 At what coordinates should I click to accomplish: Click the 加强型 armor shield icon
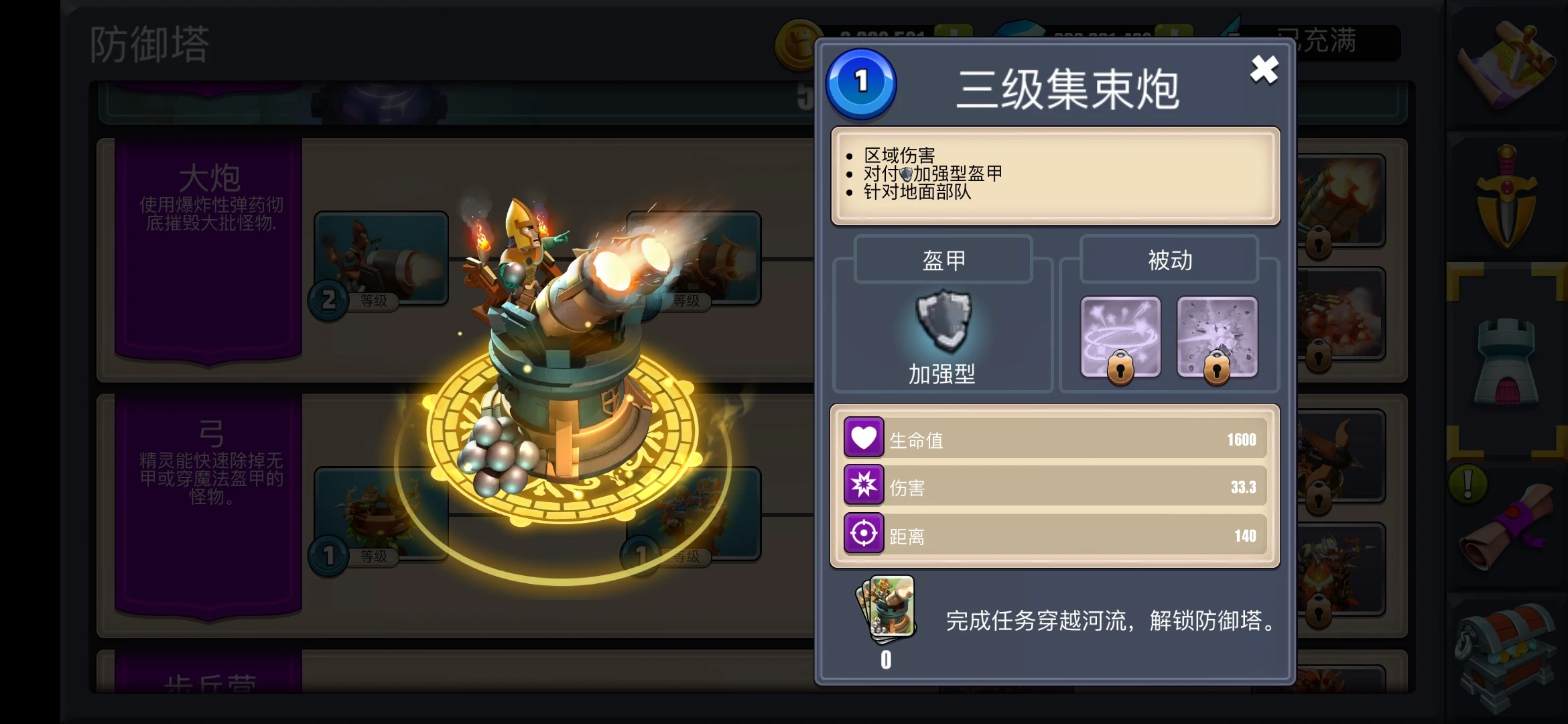[943, 322]
